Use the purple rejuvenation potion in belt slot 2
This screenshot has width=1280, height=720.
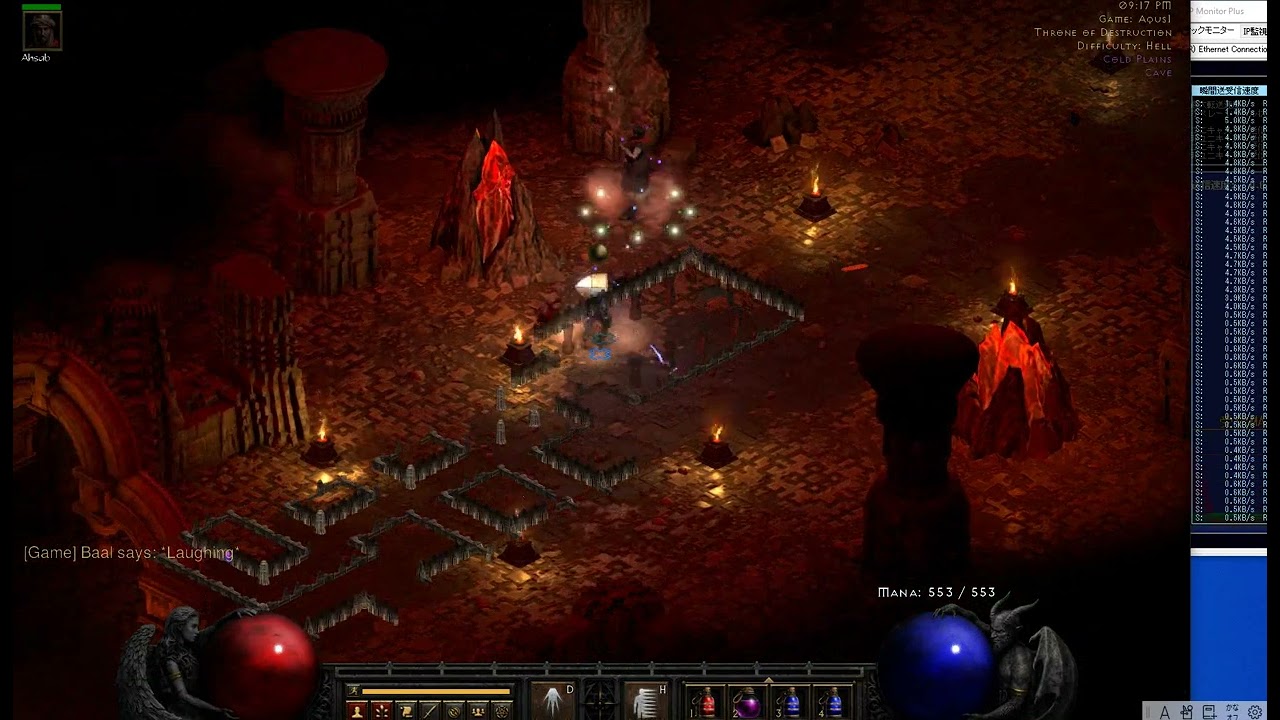click(748, 702)
